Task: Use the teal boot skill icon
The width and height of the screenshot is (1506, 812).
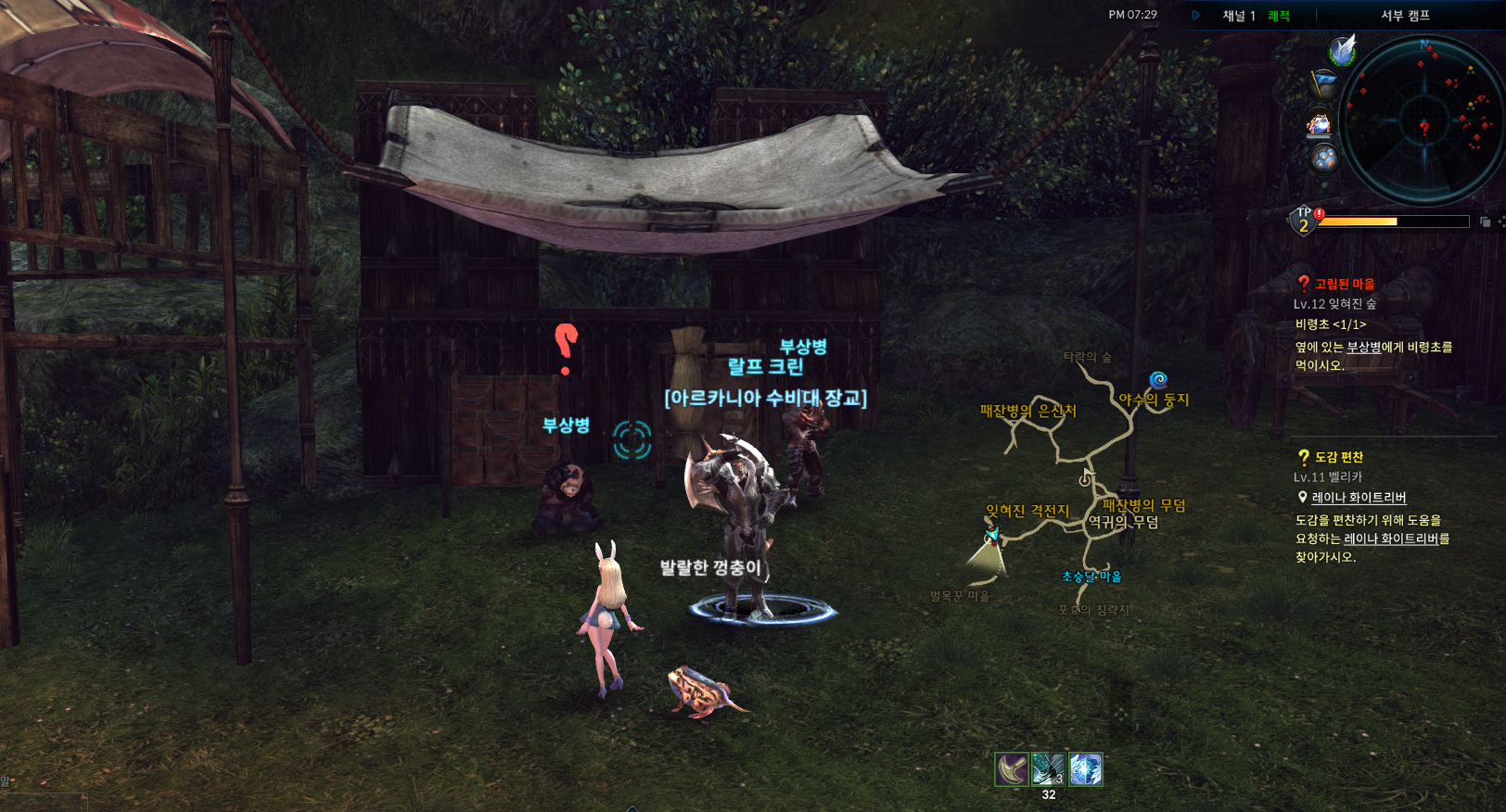Action: (x=1049, y=768)
